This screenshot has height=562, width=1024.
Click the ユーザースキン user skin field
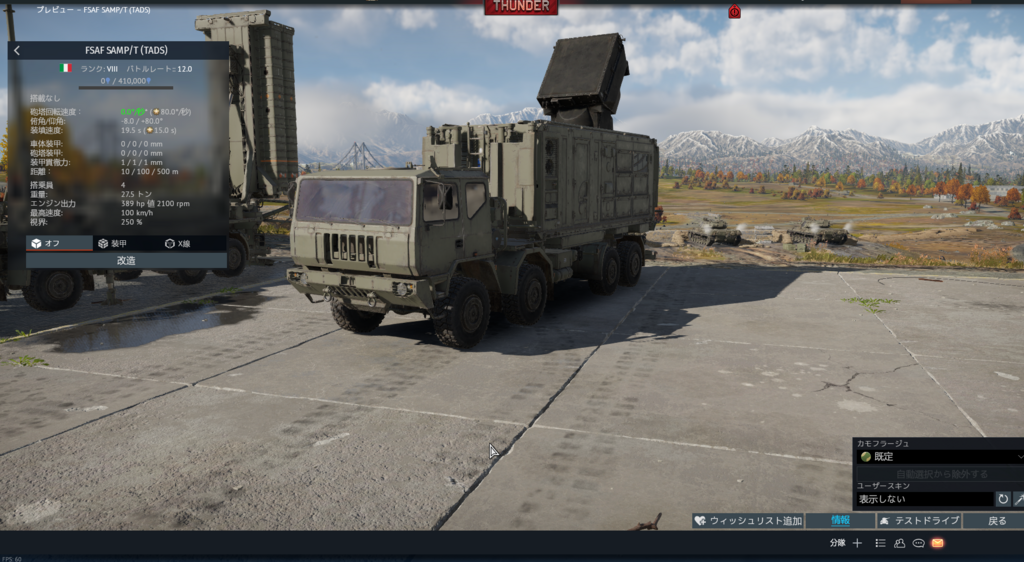pyautogui.click(x=924, y=498)
